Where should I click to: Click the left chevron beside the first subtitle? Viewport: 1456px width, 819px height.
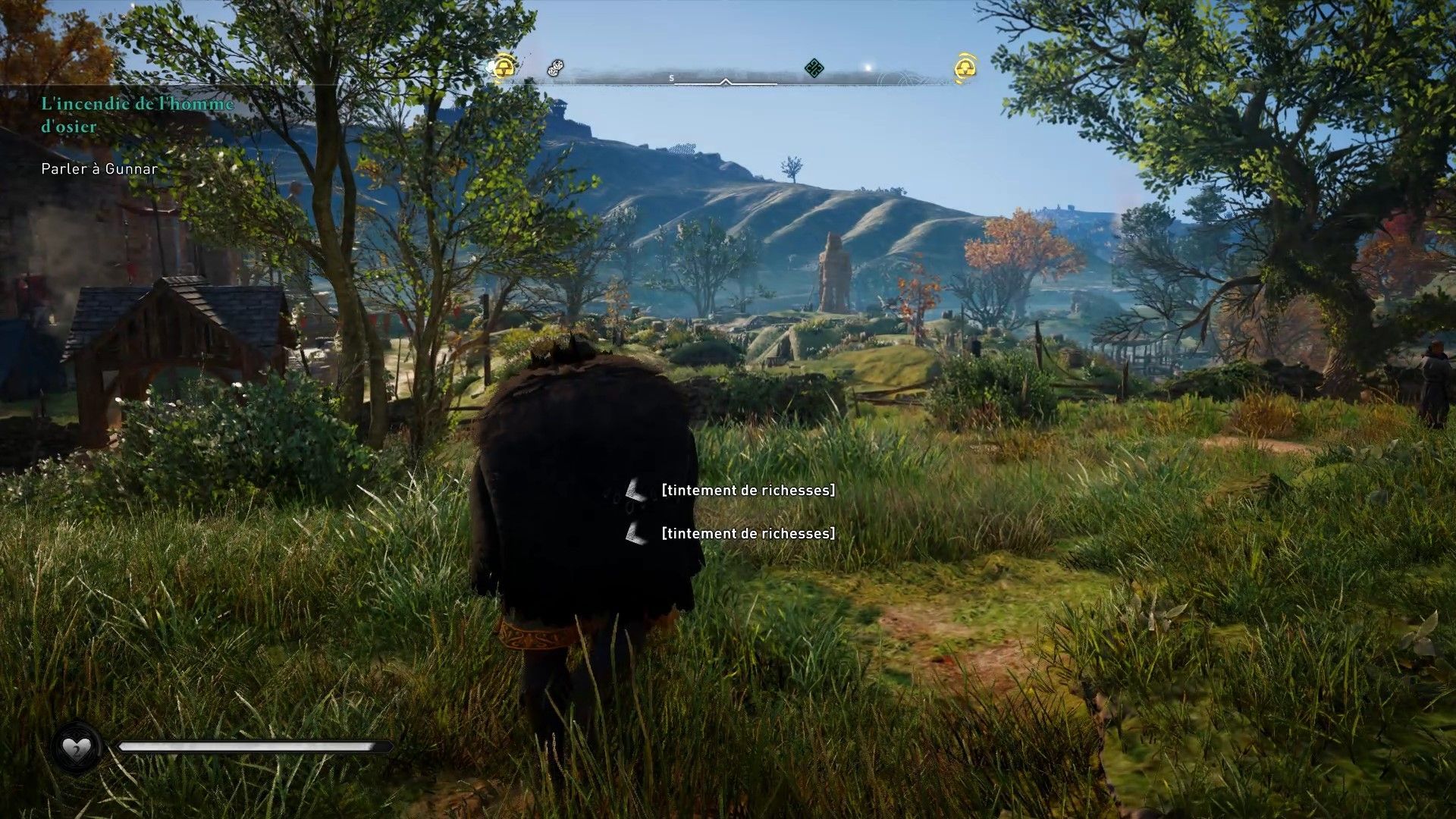[x=634, y=491]
